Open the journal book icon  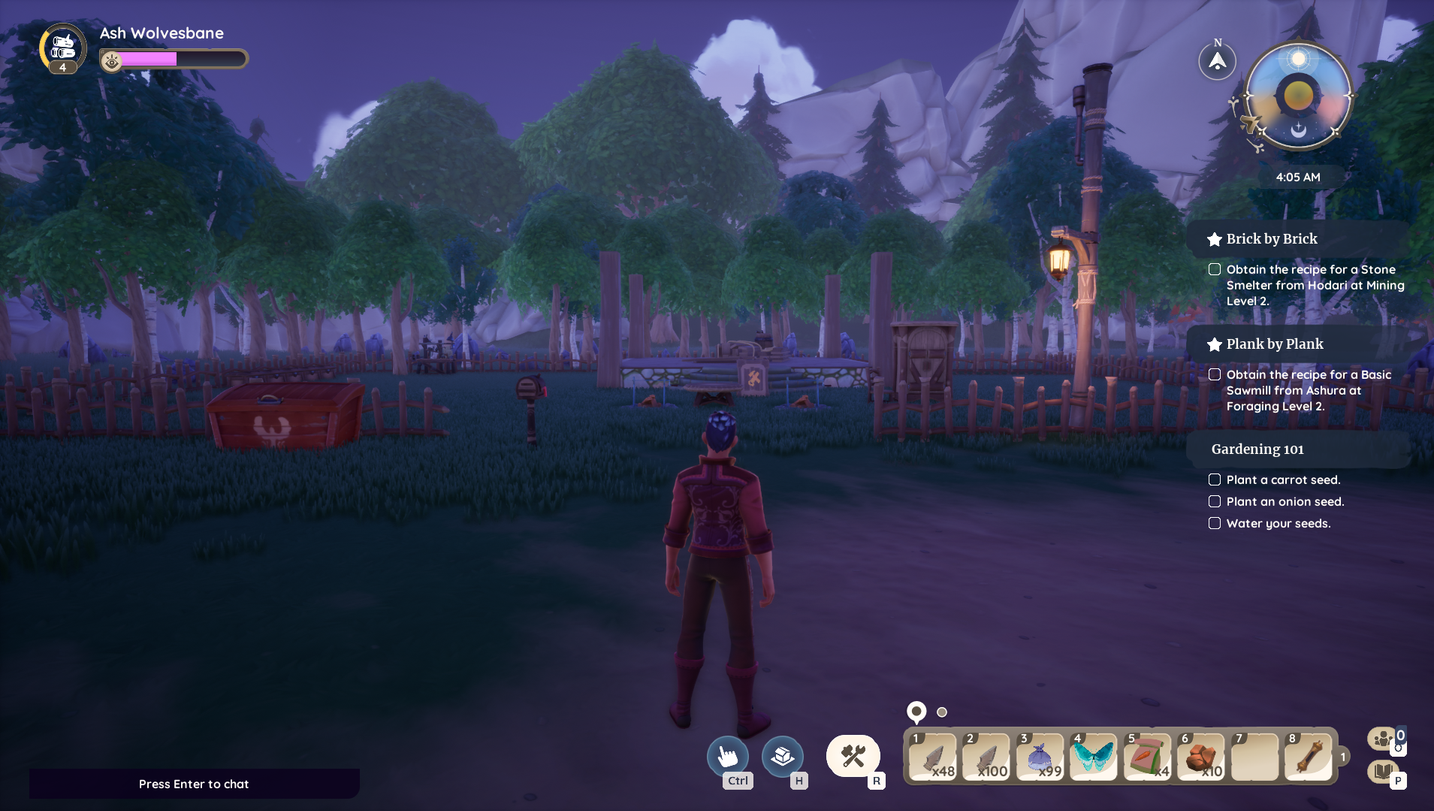(x=1383, y=771)
